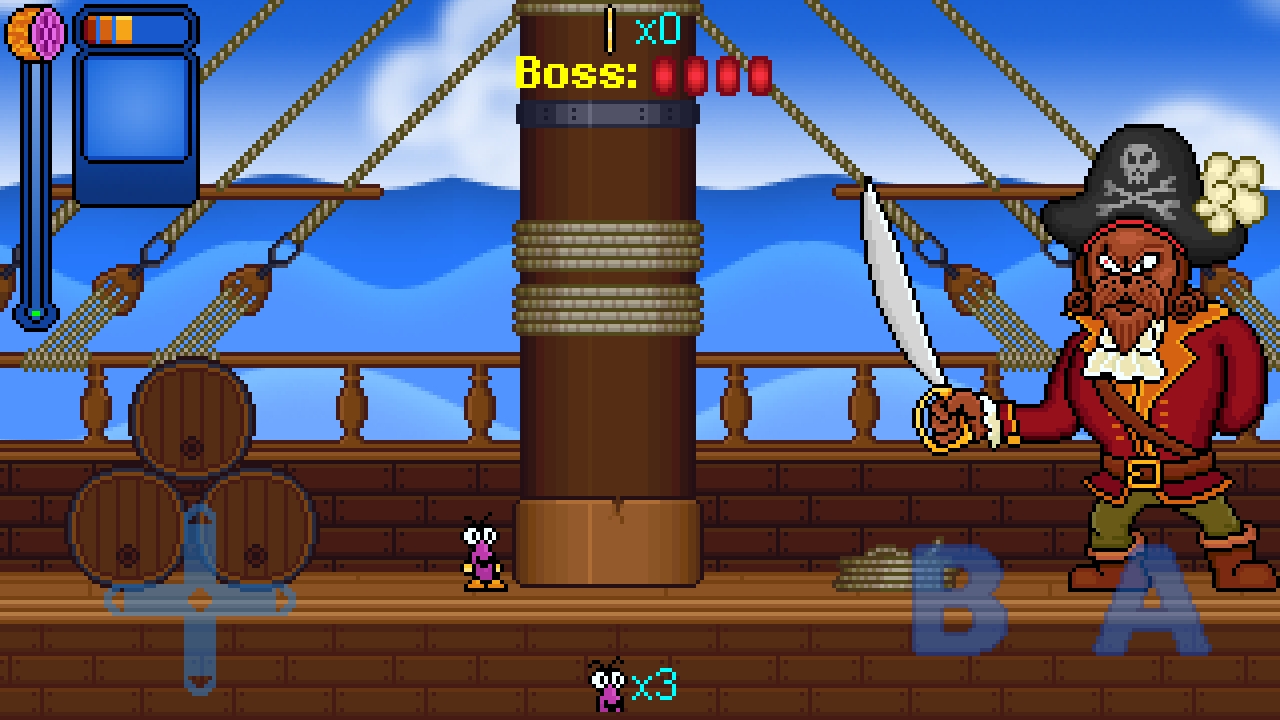Viewport: 1280px width, 720px height.
Task: Click the first red Boss health pip
Action: (665, 74)
